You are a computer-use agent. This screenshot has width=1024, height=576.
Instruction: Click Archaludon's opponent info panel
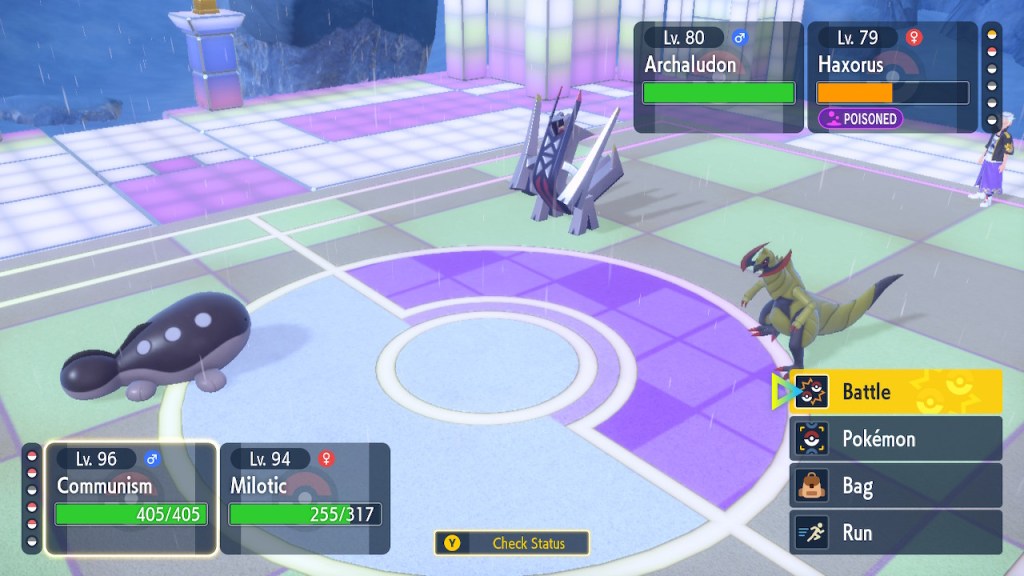coord(718,77)
